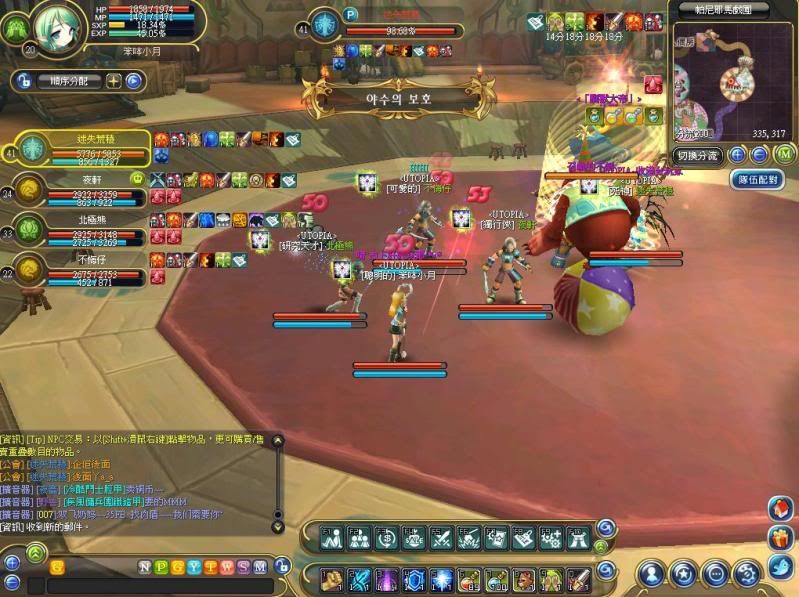Open the target's P marker button
799x597 pixels.
pyautogui.click(x=351, y=15)
